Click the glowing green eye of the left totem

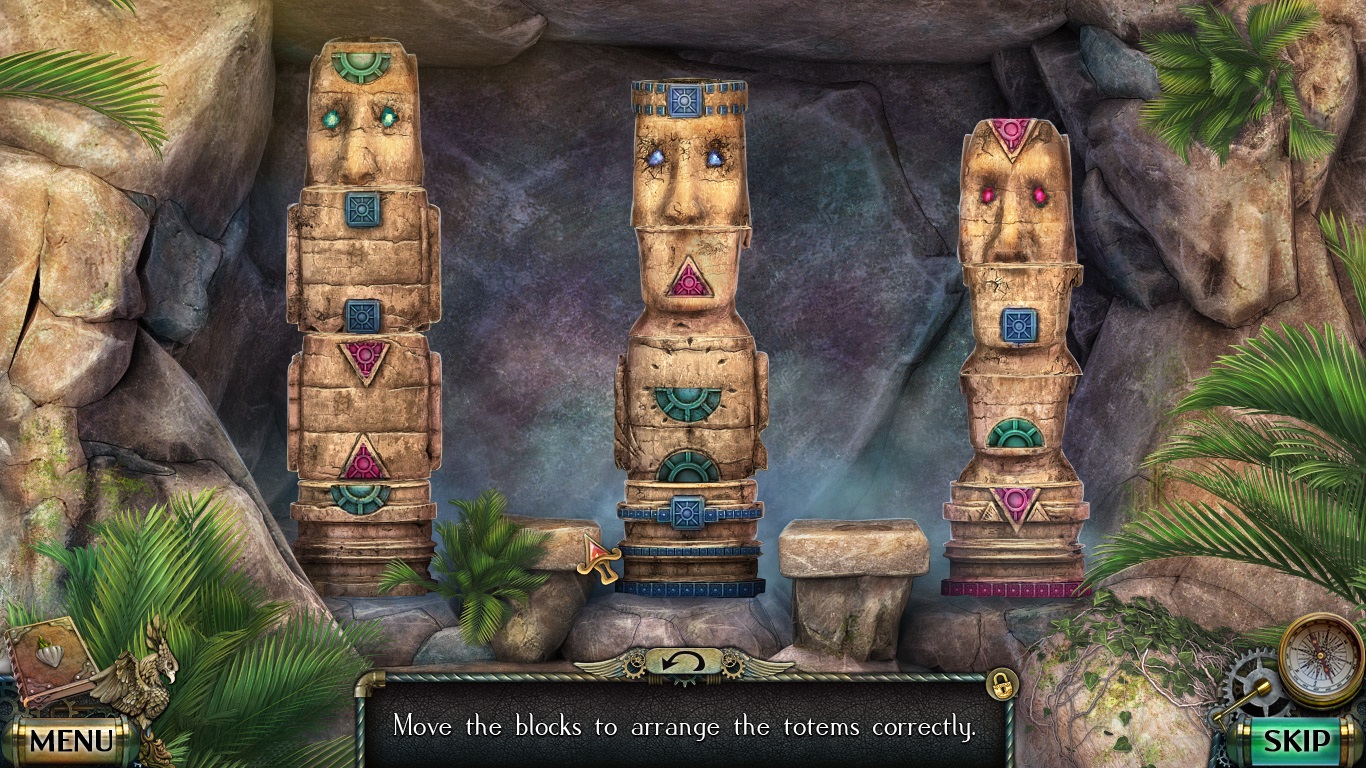[x=331, y=119]
